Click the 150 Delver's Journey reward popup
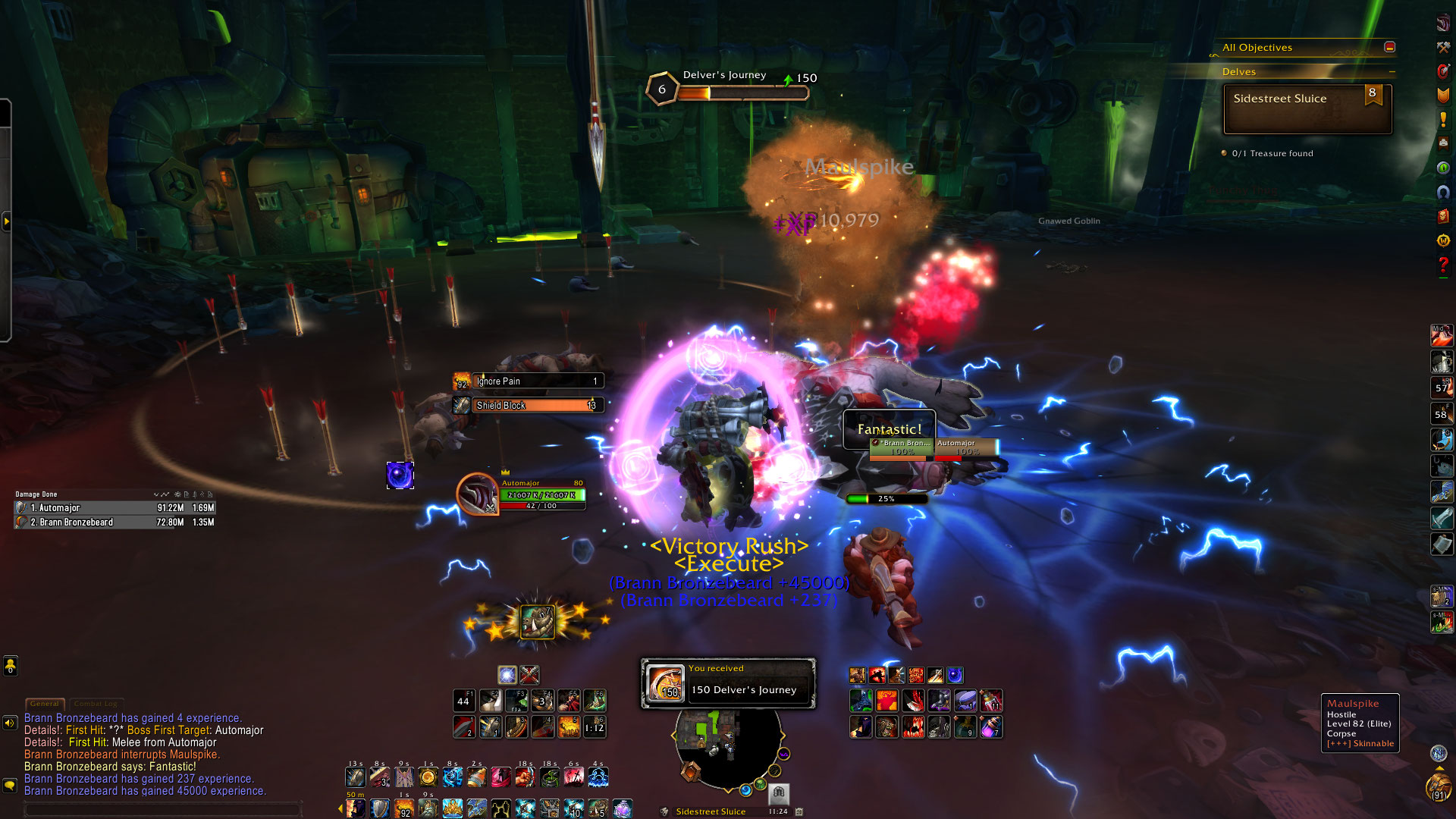The width and height of the screenshot is (1456, 819). [728, 683]
